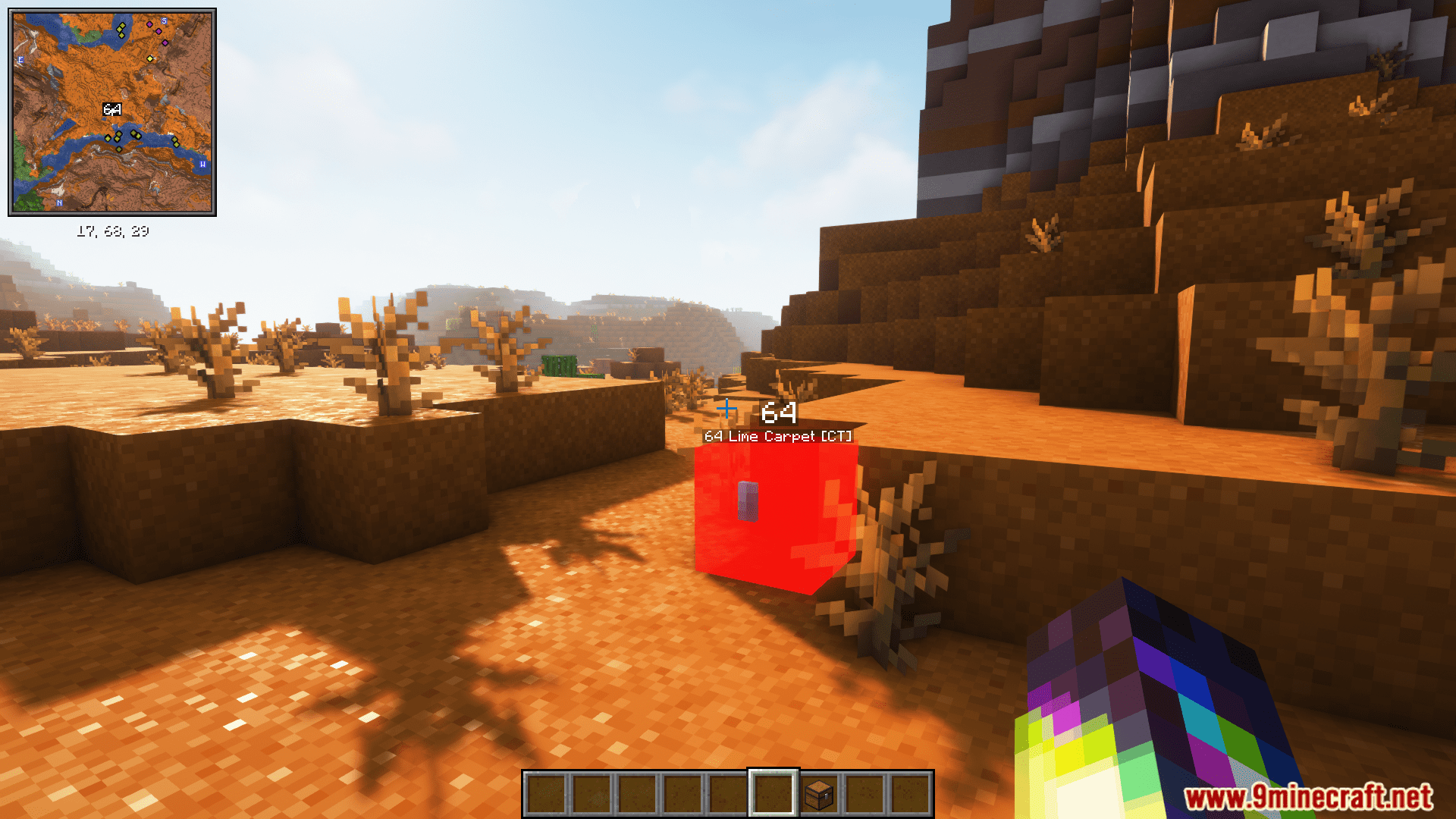Select a purple waypoint diamond on the minimap
1456x819 pixels.
pos(149,24)
